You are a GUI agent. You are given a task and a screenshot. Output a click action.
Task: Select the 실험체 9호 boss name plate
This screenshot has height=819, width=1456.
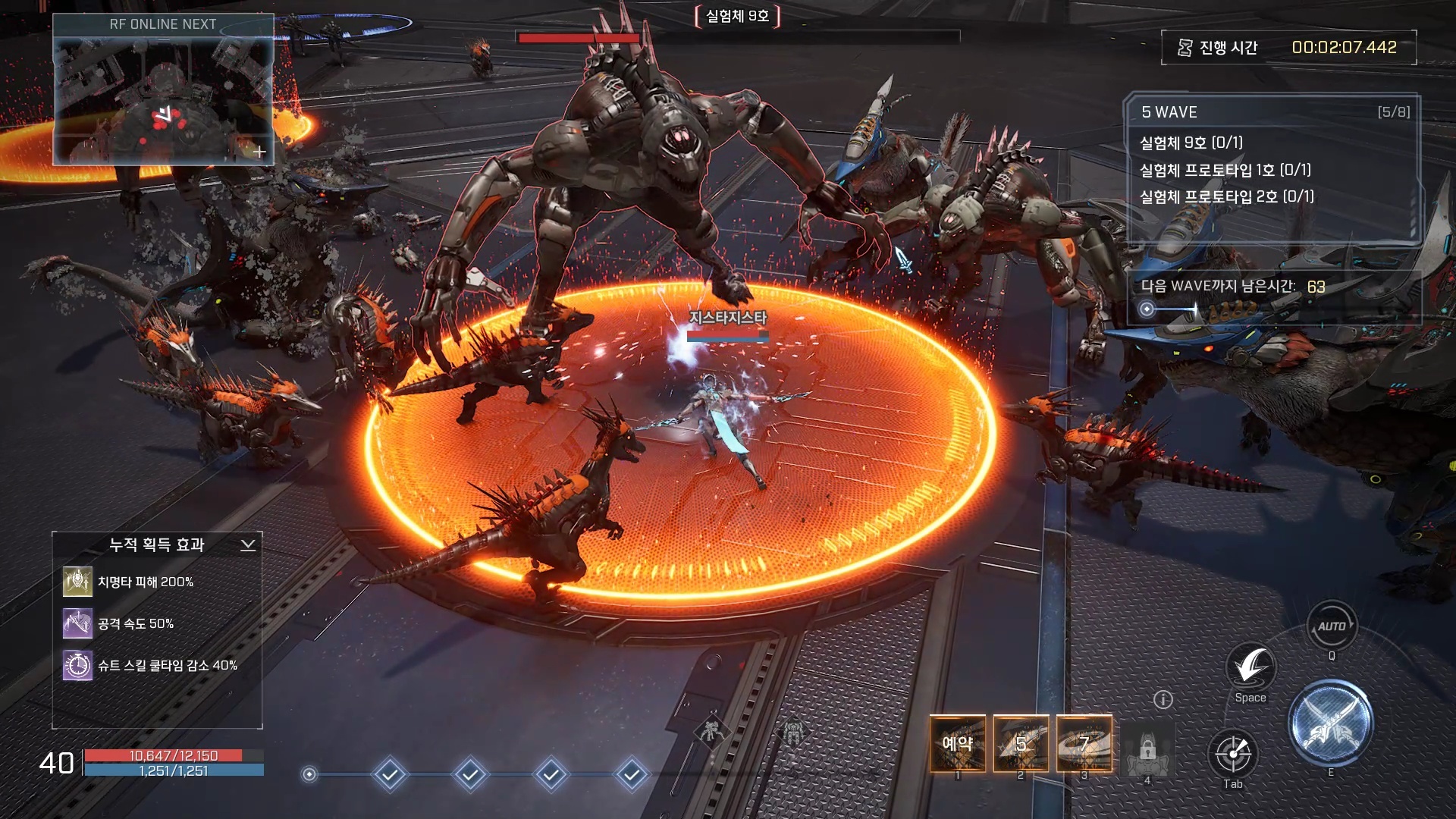[x=737, y=16]
